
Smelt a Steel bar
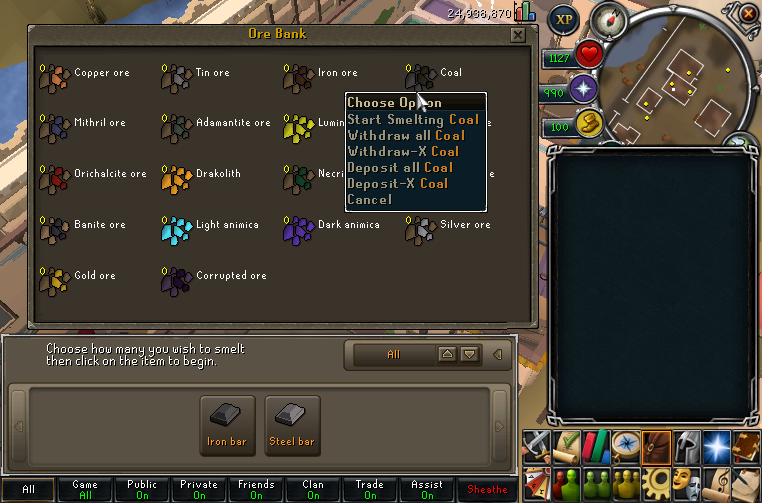click(292, 425)
